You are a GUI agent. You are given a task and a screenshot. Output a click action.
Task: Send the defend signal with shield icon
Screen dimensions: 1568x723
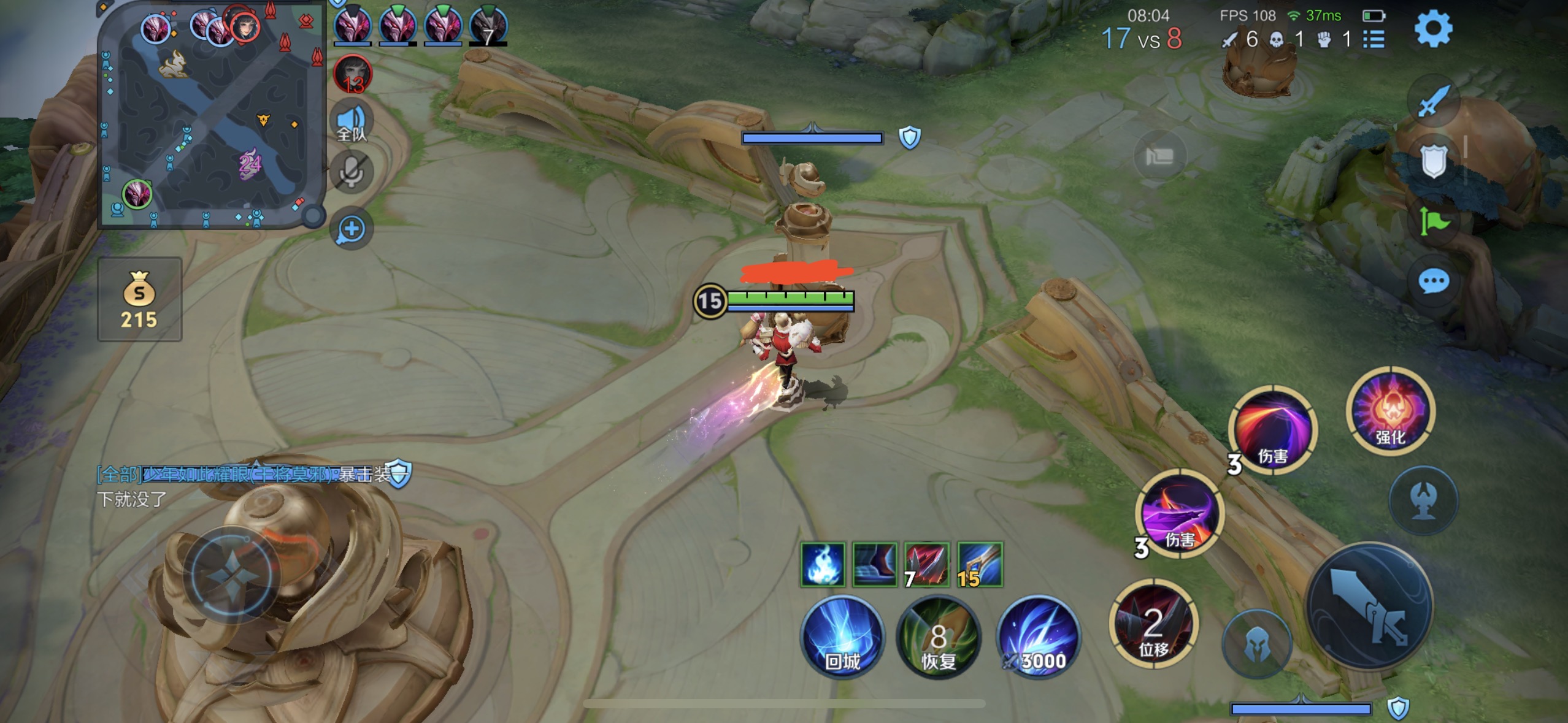tap(1433, 161)
